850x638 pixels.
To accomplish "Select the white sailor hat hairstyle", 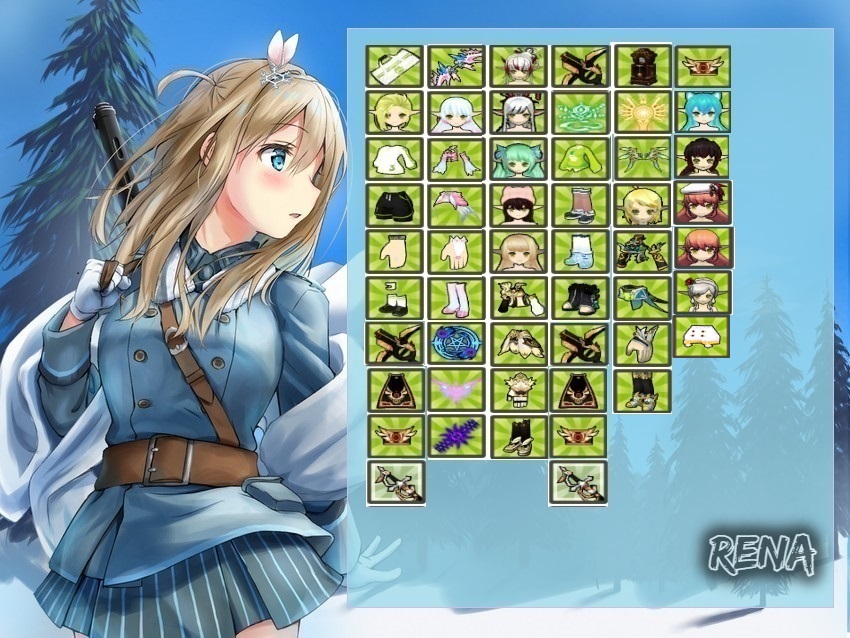I will 702,202.
